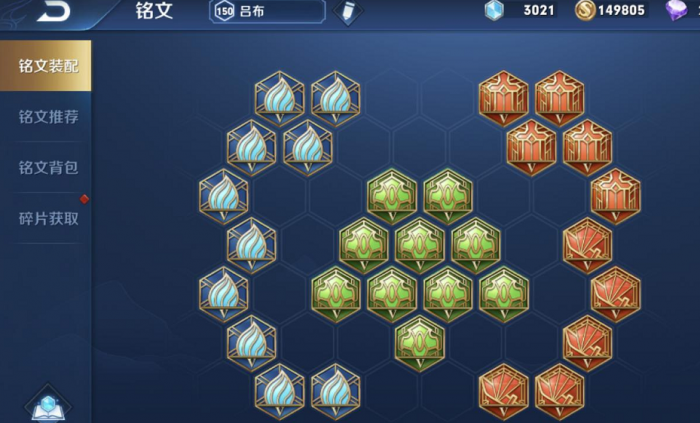Show the 碎片获取 tab
This screenshot has height=423, width=700.
(x=47, y=217)
